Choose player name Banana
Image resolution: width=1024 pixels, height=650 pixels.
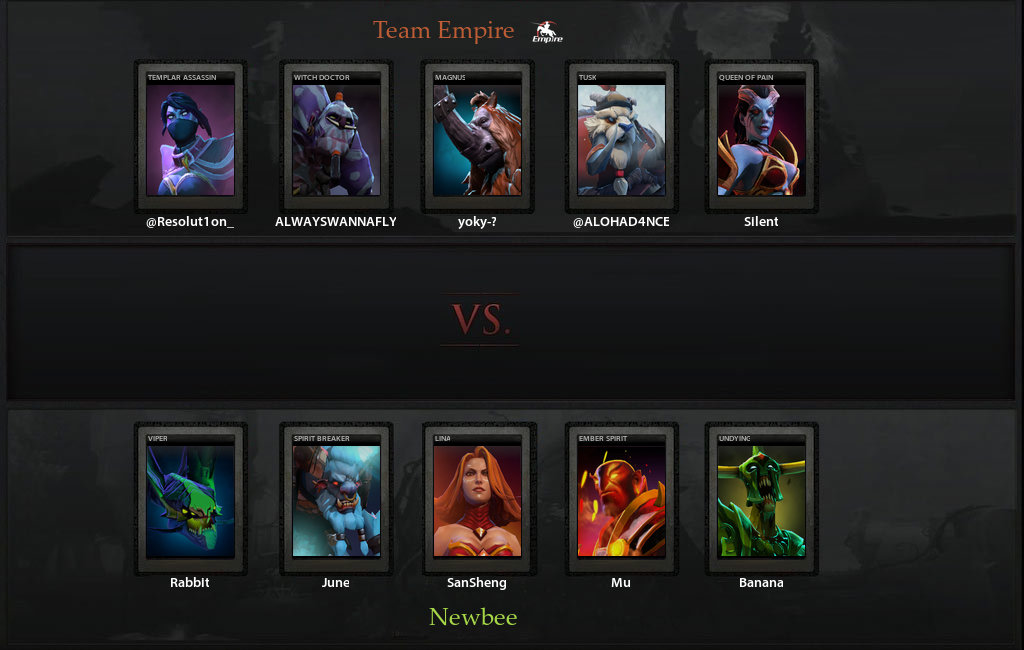coord(761,583)
